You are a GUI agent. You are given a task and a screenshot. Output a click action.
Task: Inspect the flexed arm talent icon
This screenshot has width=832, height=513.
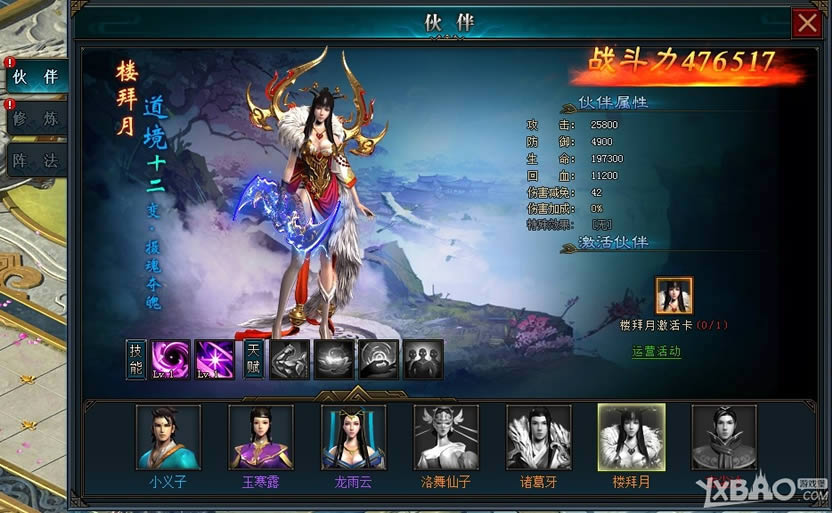pyautogui.click(x=289, y=360)
